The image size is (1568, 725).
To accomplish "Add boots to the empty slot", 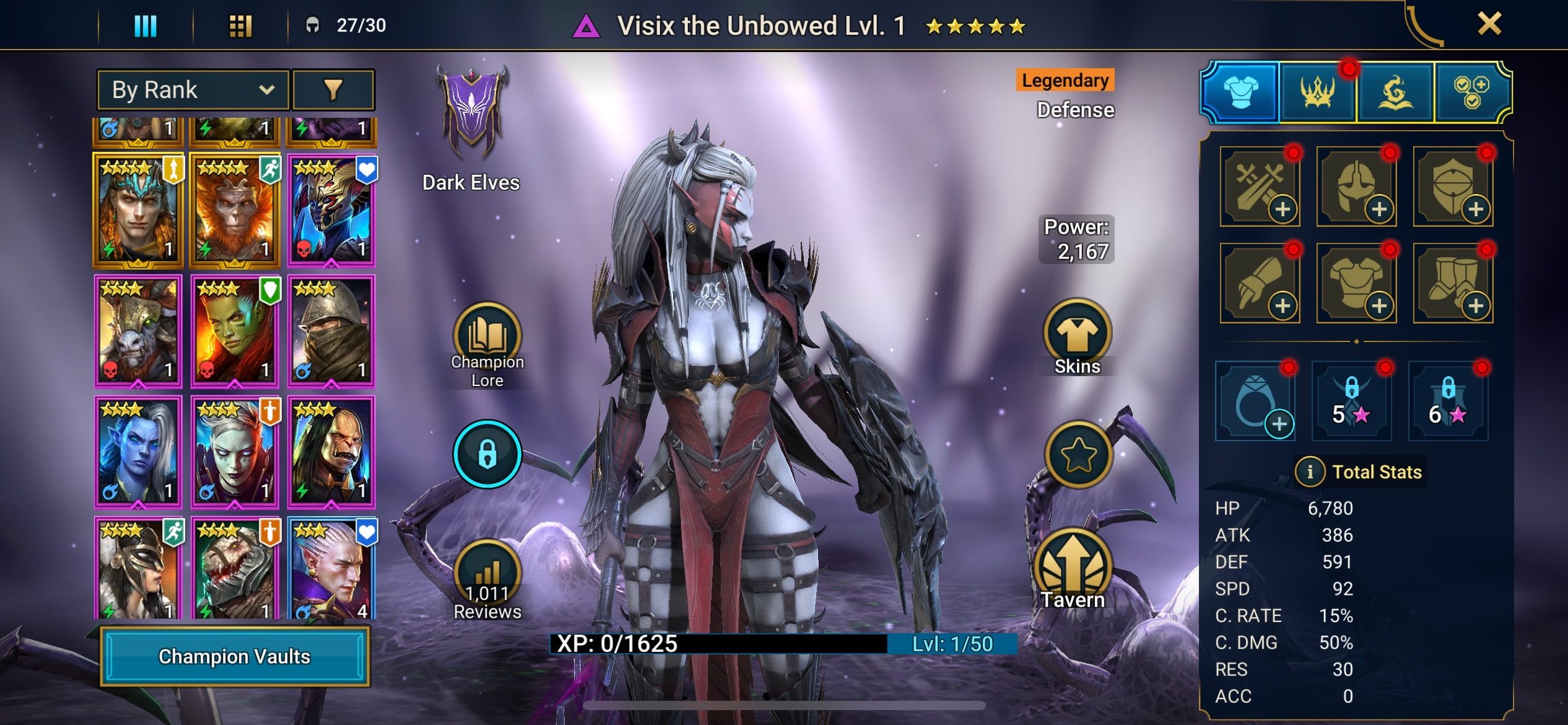I will (x=1453, y=283).
